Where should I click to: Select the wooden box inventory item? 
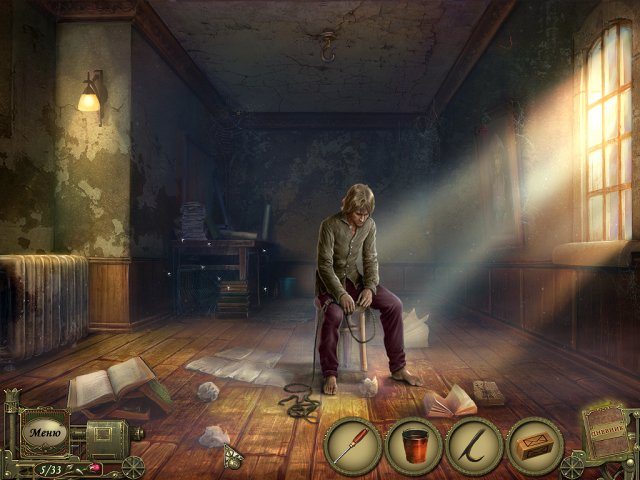click(x=535, y=446)
